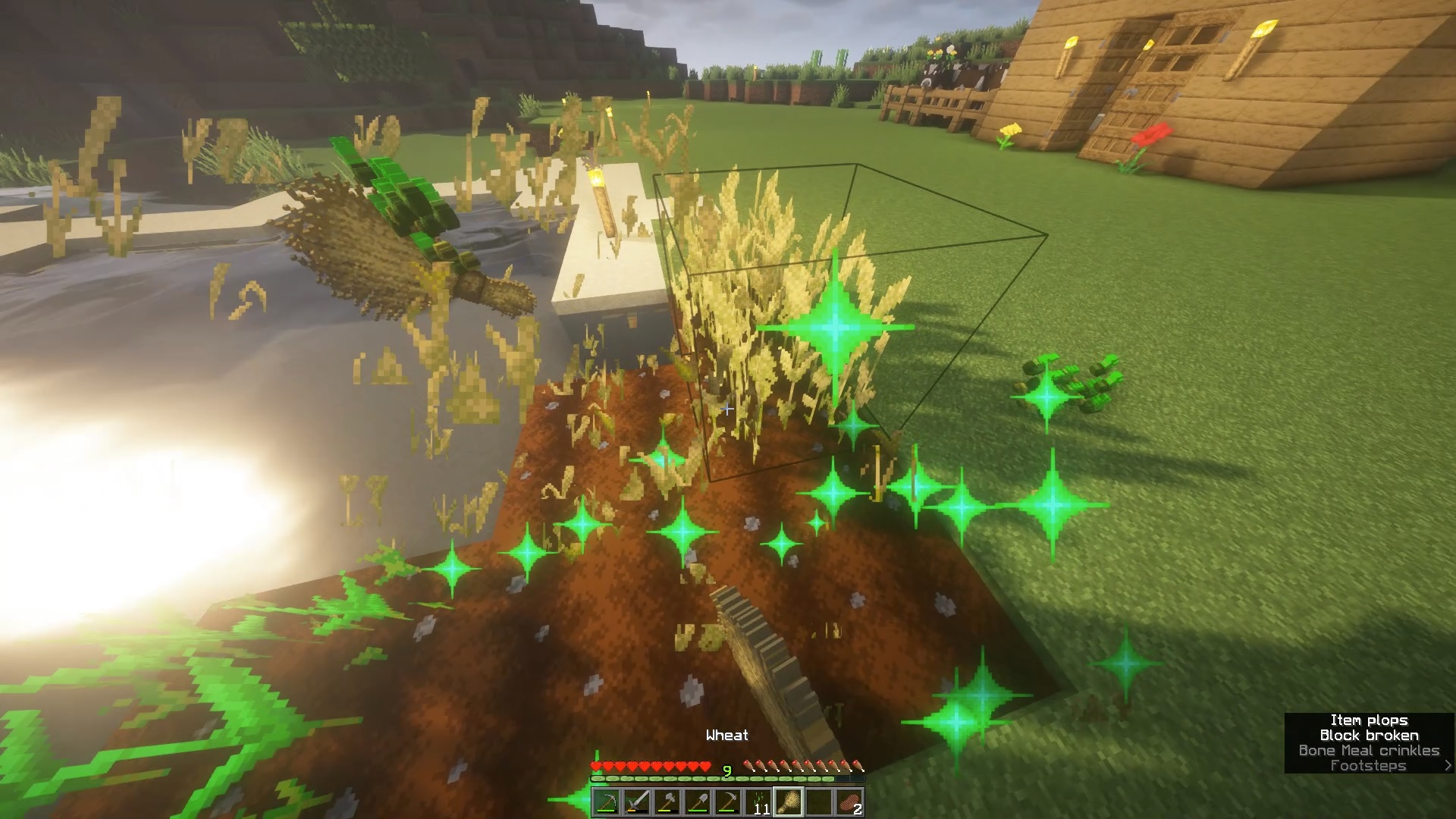Select the iron sword in the hotbar

(x=637, y=802)
